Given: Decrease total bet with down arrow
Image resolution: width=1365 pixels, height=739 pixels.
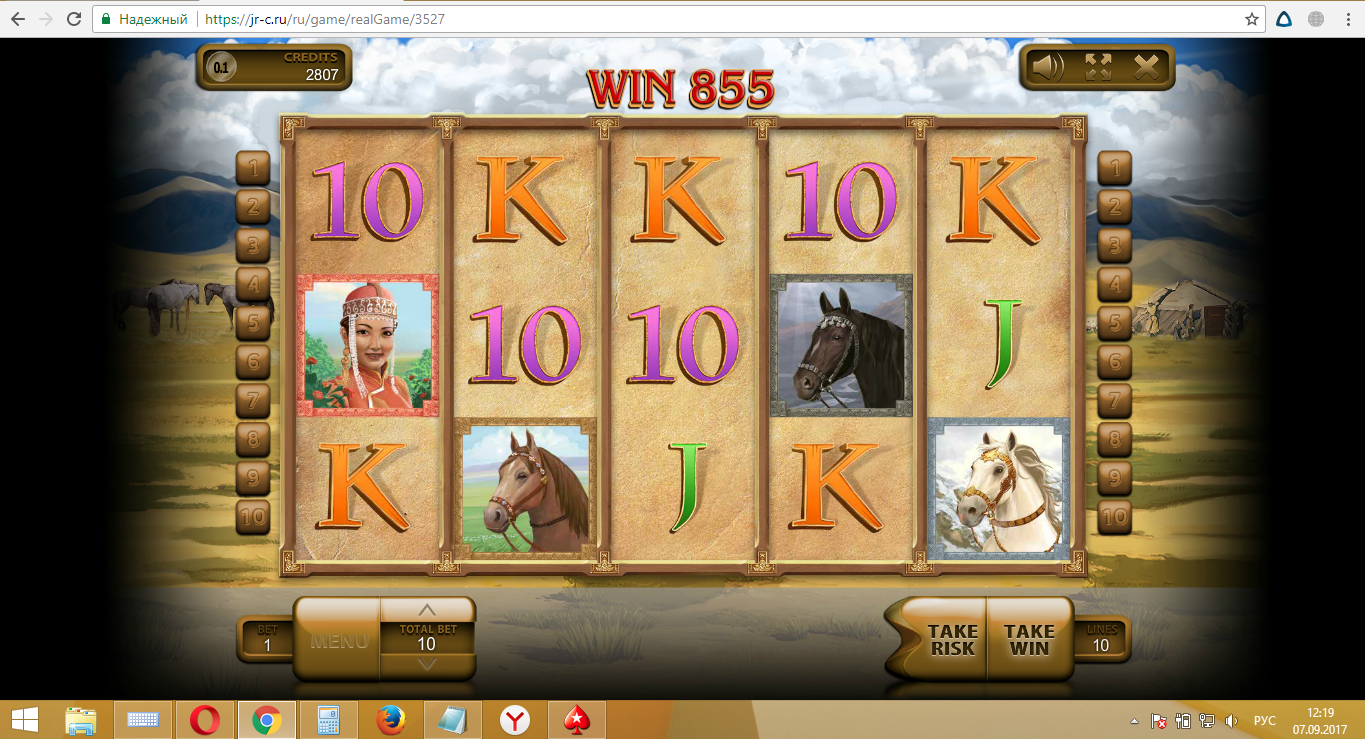Looking at the screenshot, I should 427,665.
